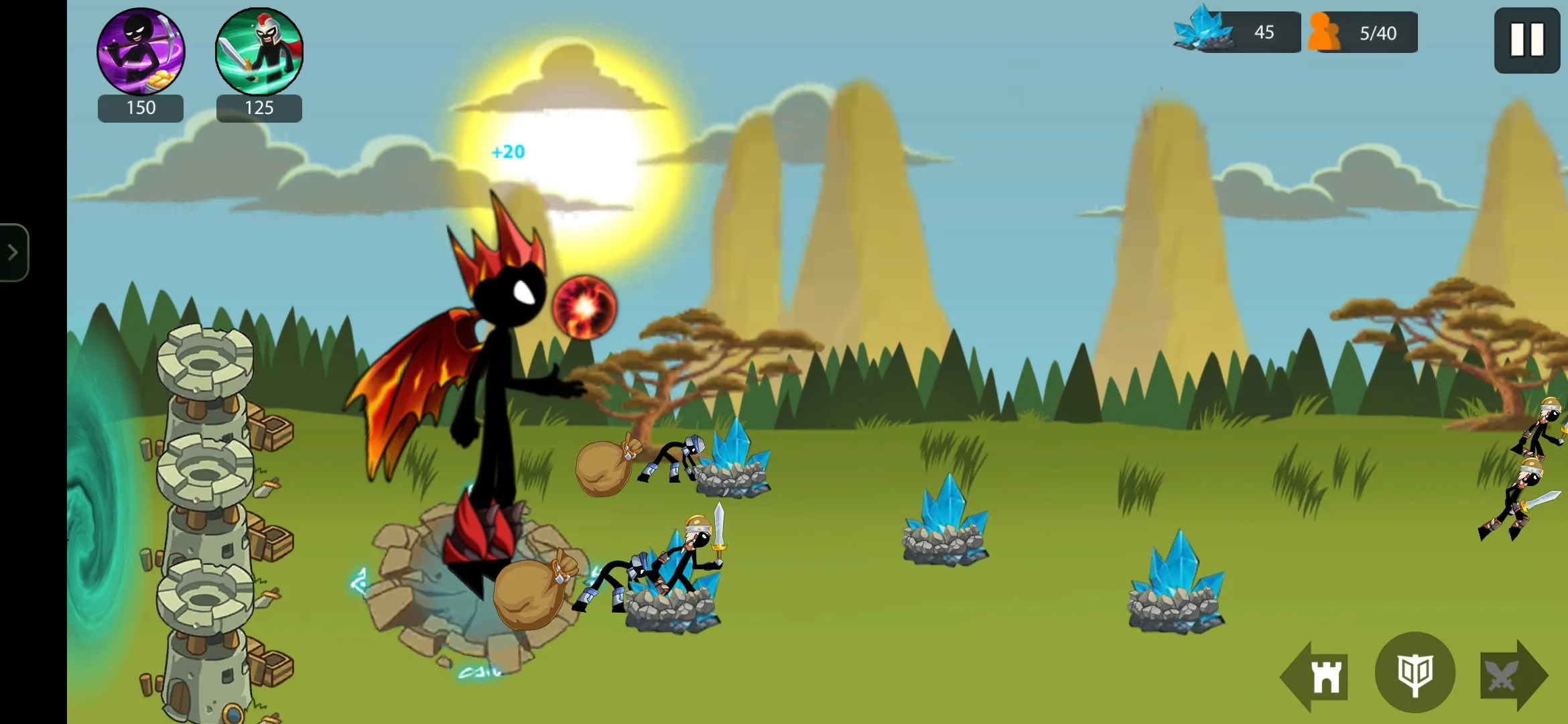Screen dimensions: 1568x724
Task: Summon the swordsman unit costing 125
Action: click(x=259, y=52)
